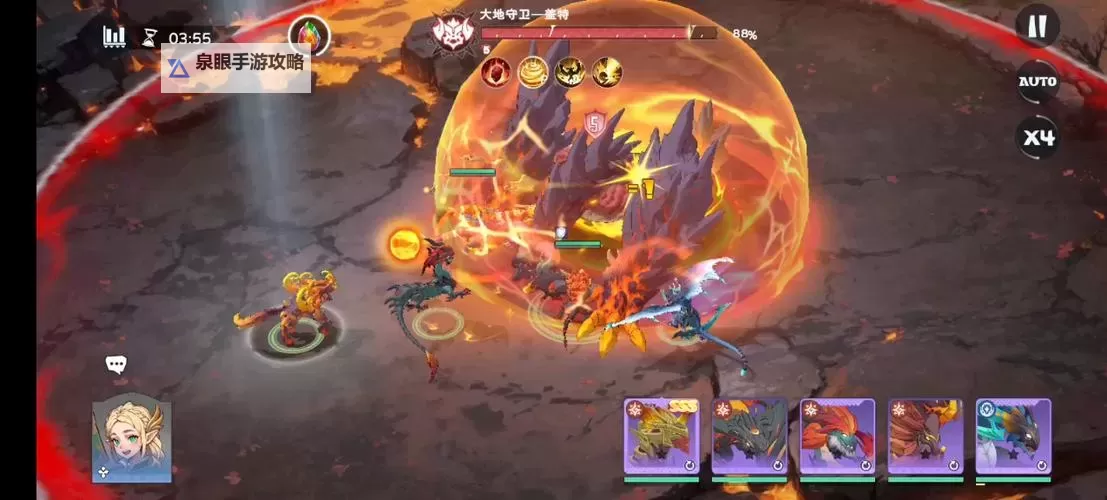Select the cyan and black dragon card
This screenshot has height=500, width=1107.
pyautogui.click(x=1013, y=436)
